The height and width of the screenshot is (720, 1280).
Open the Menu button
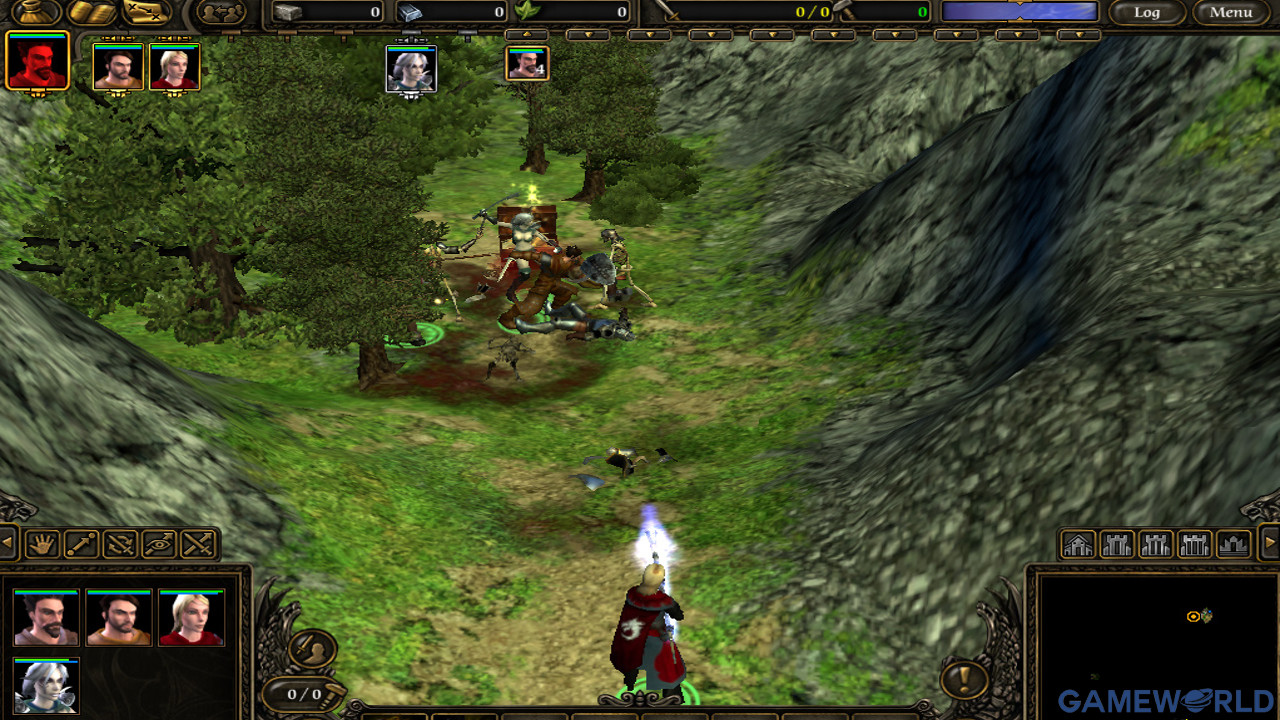coord(1230,12)
